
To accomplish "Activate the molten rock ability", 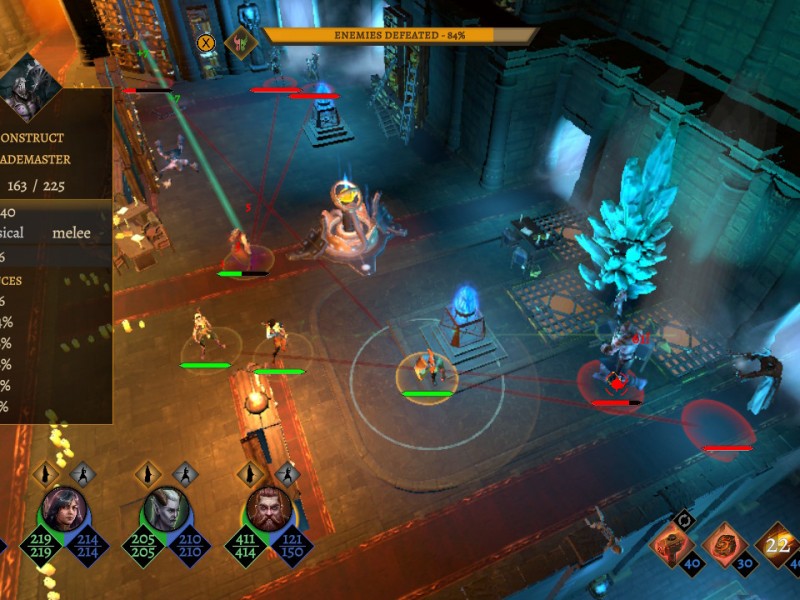I will (x=725, y=547).
